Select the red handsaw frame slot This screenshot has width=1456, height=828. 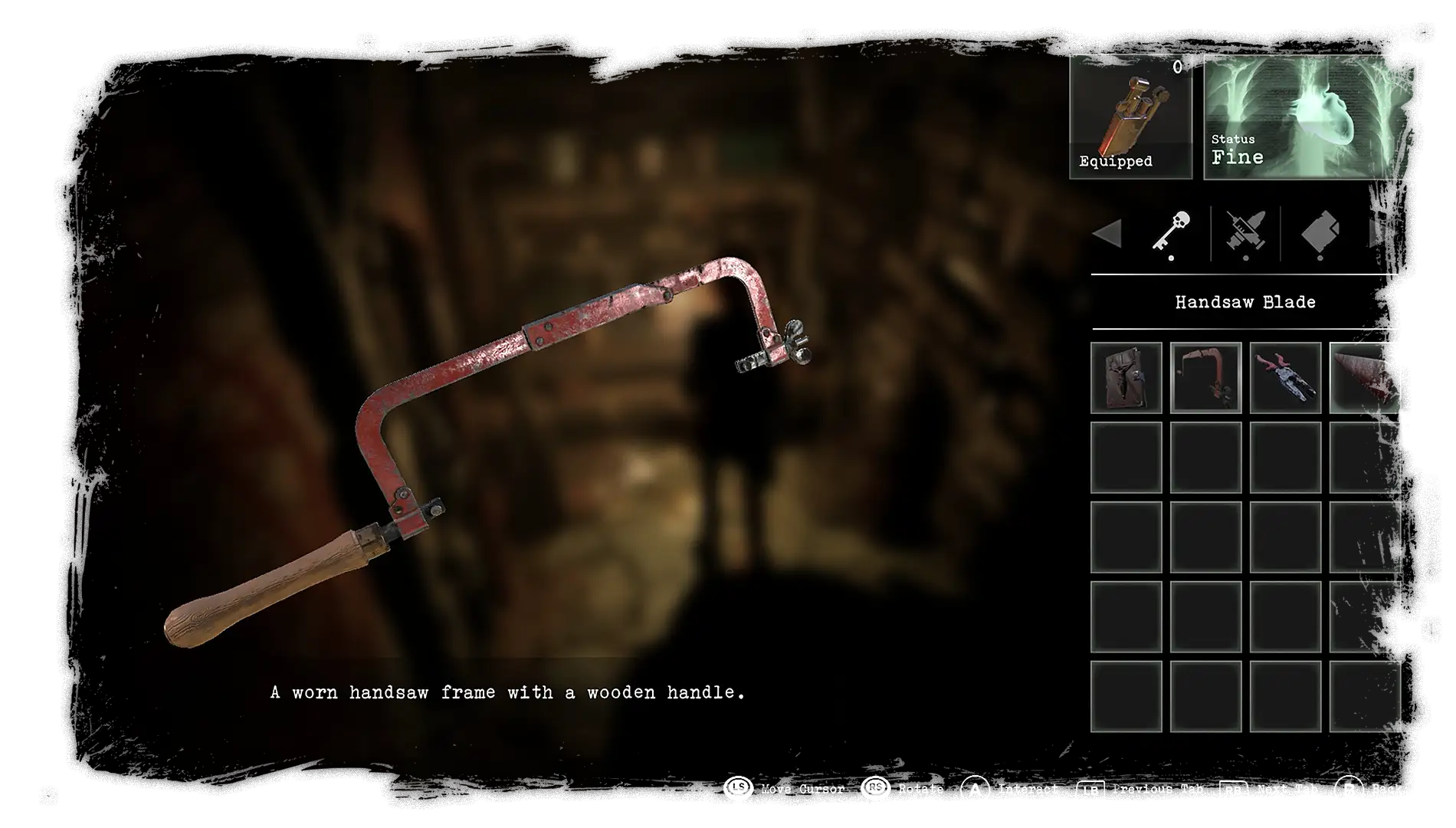[x=1205, y=378]
